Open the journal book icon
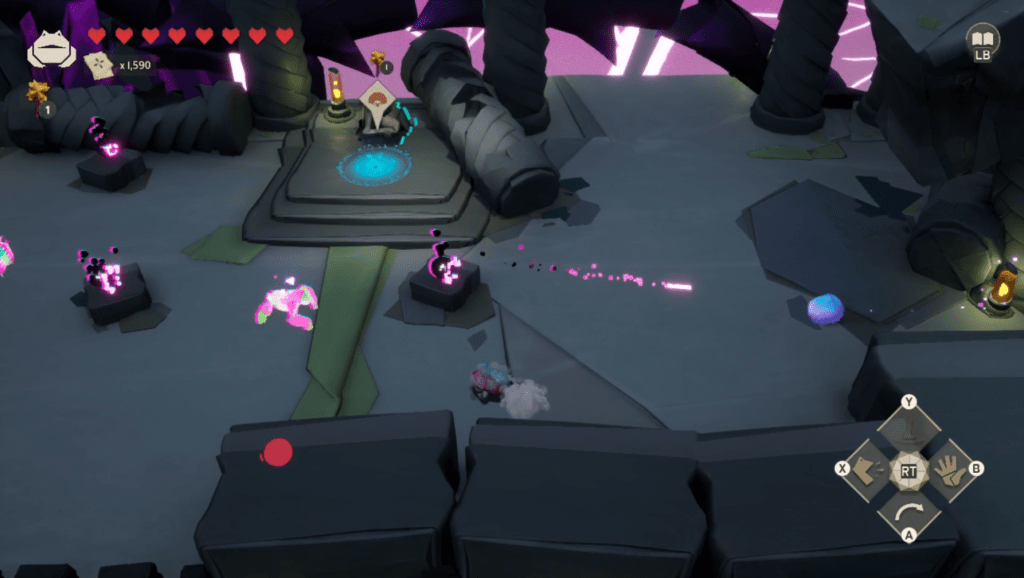Image resolution: width=1024 pixels, height=578 pixels. tap(983, 38)
